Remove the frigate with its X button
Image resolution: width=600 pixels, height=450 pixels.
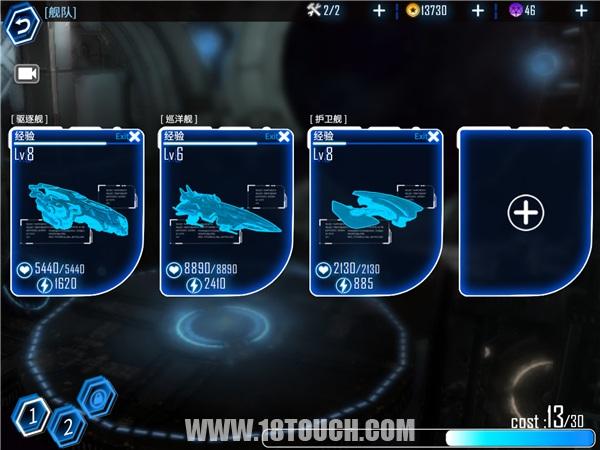point(433,137)
